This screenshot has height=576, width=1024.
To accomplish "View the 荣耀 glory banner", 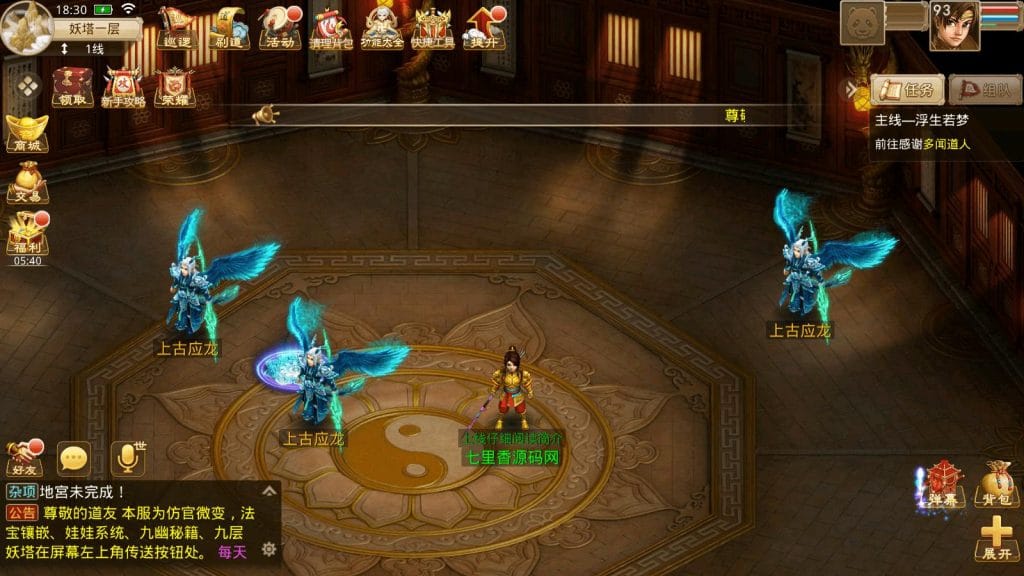I will 174,86.
